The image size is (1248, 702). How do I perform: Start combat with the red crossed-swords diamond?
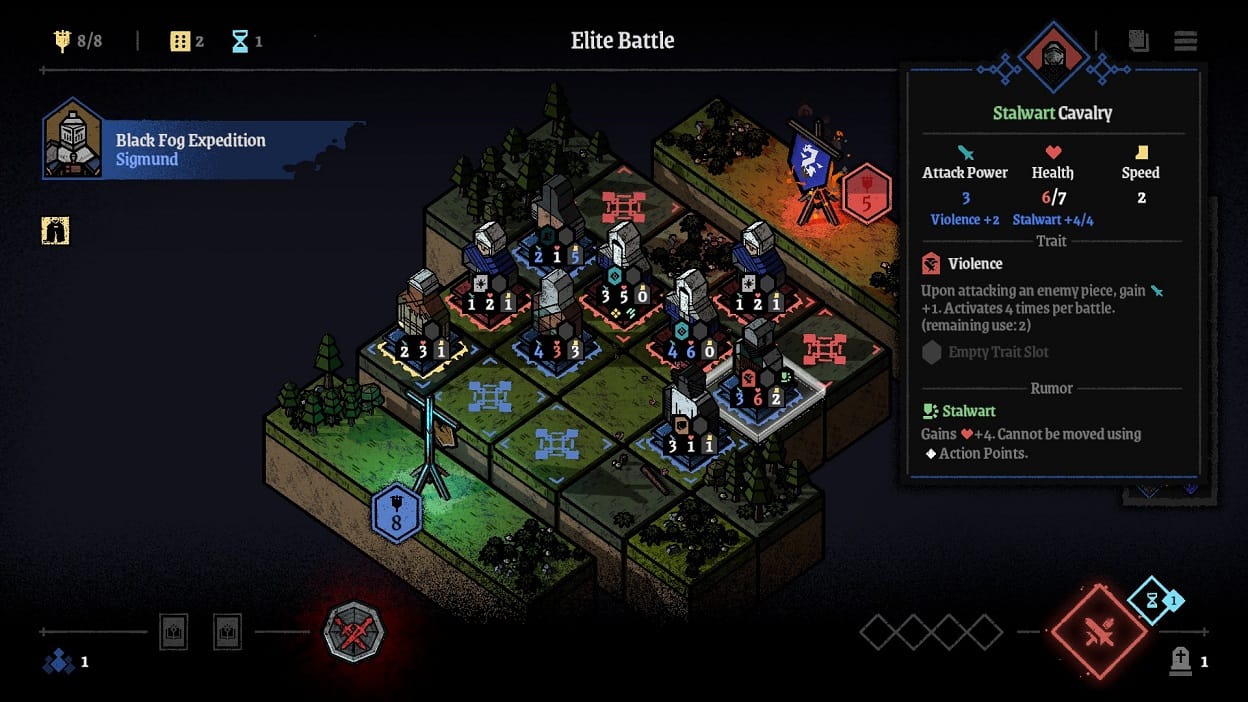(1098, 632)
